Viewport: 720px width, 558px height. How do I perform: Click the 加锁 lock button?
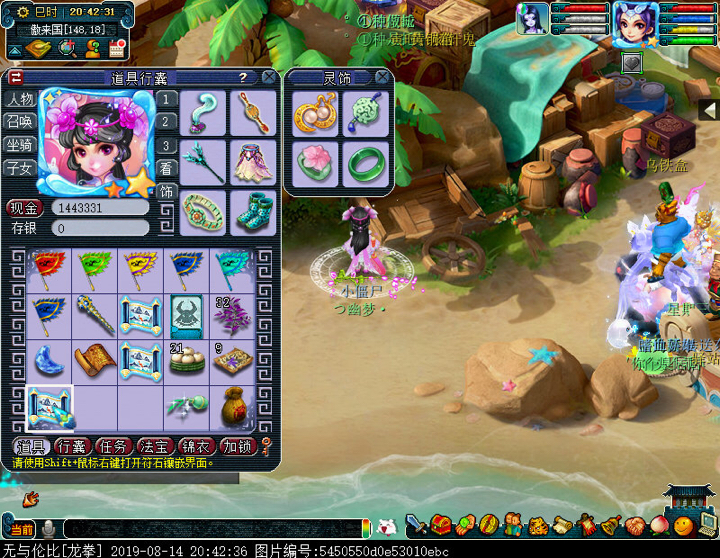[239, 447]
